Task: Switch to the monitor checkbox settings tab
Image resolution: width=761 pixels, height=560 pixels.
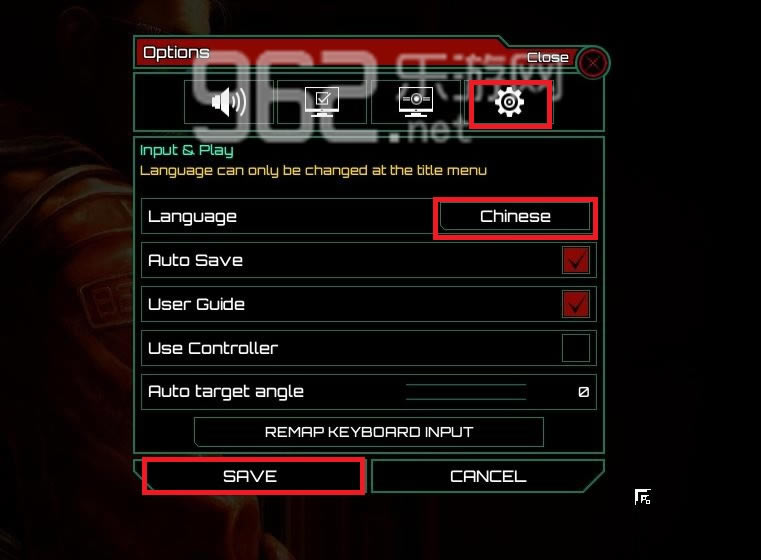Action: pyautogui.click(x=322, y=102)
